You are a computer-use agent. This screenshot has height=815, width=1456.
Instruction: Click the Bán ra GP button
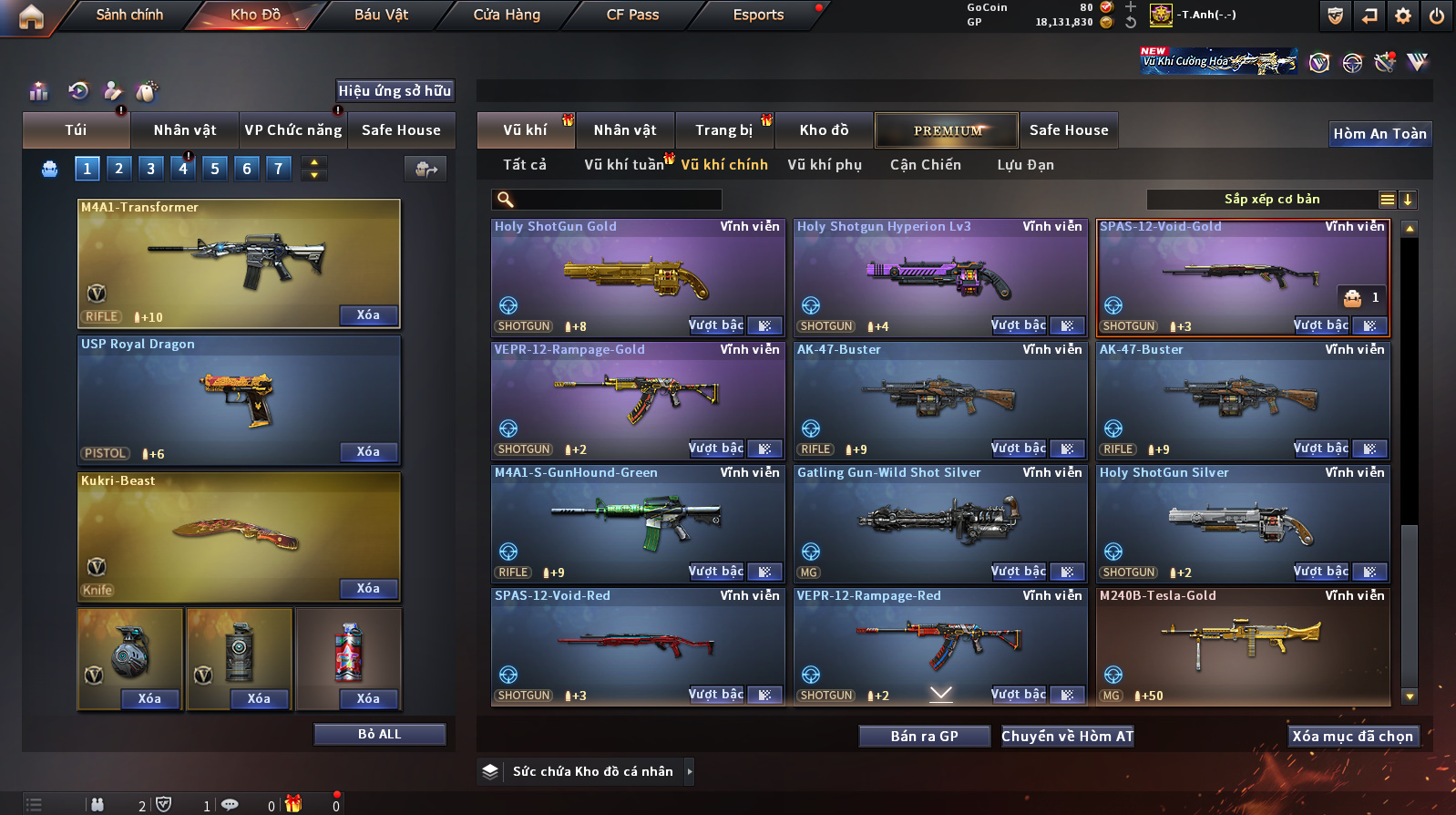pos(924,737)
